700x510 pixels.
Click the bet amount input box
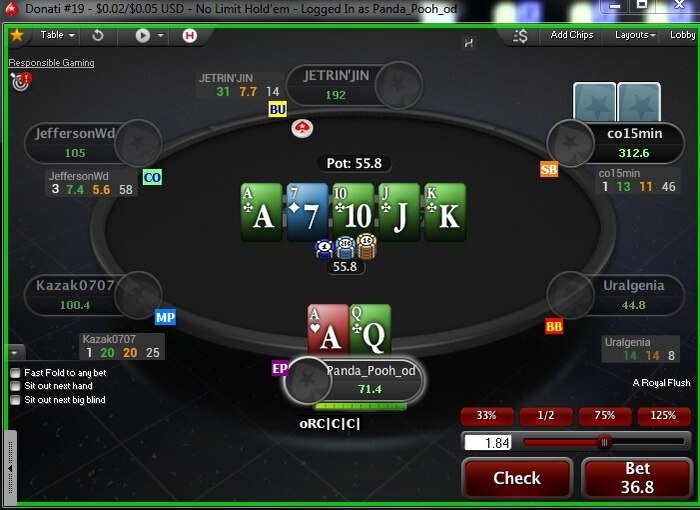click(489, 442)
